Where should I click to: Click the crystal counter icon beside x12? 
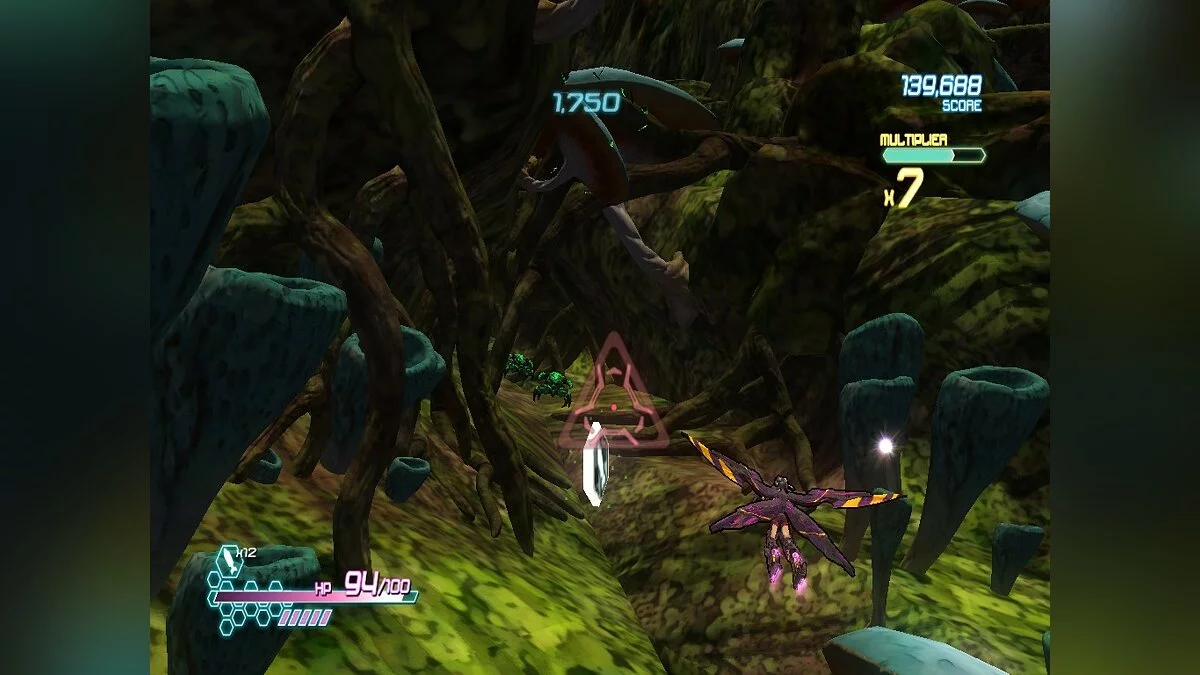point(230,560)
